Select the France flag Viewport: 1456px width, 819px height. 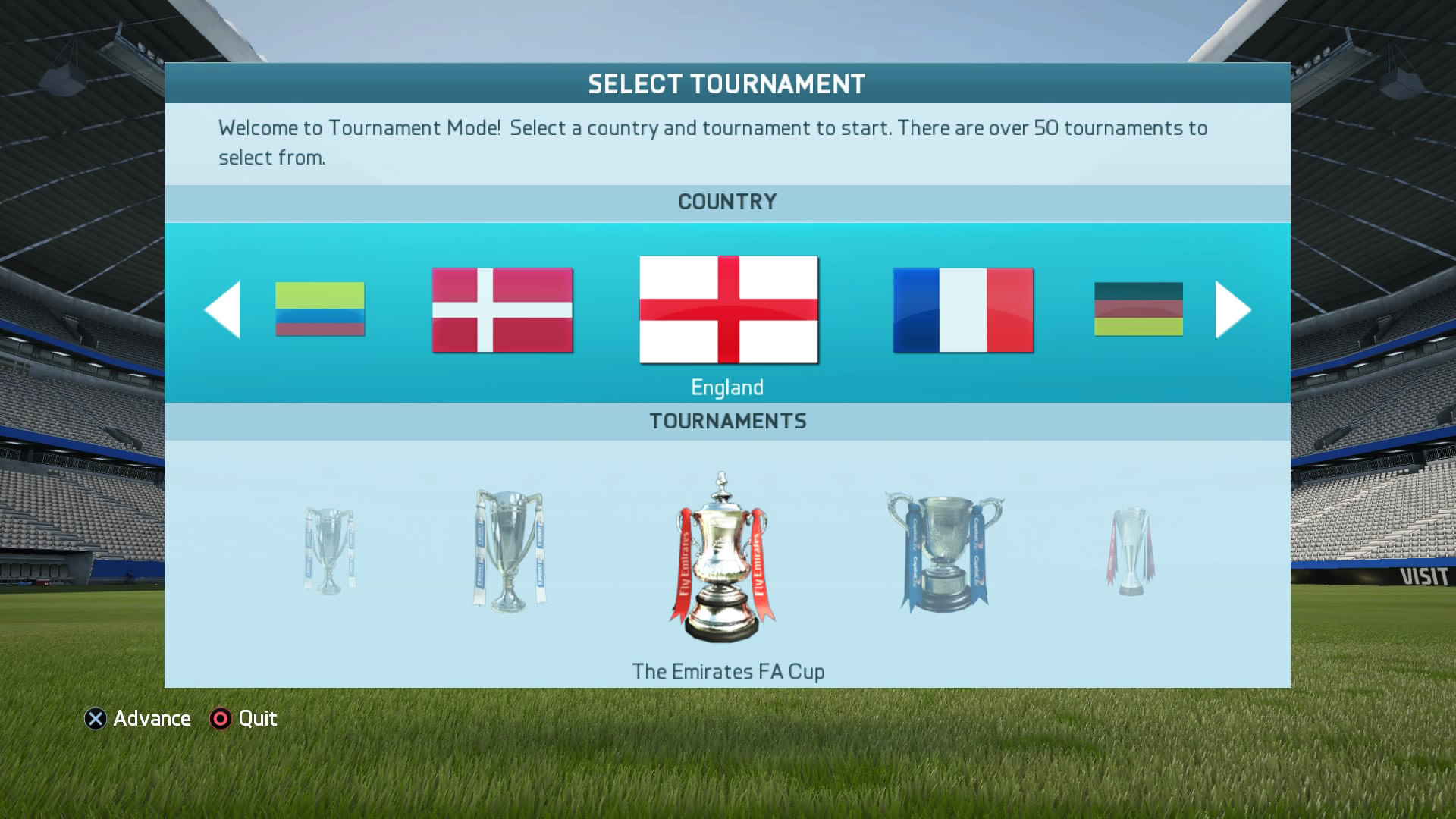[962, 311]
